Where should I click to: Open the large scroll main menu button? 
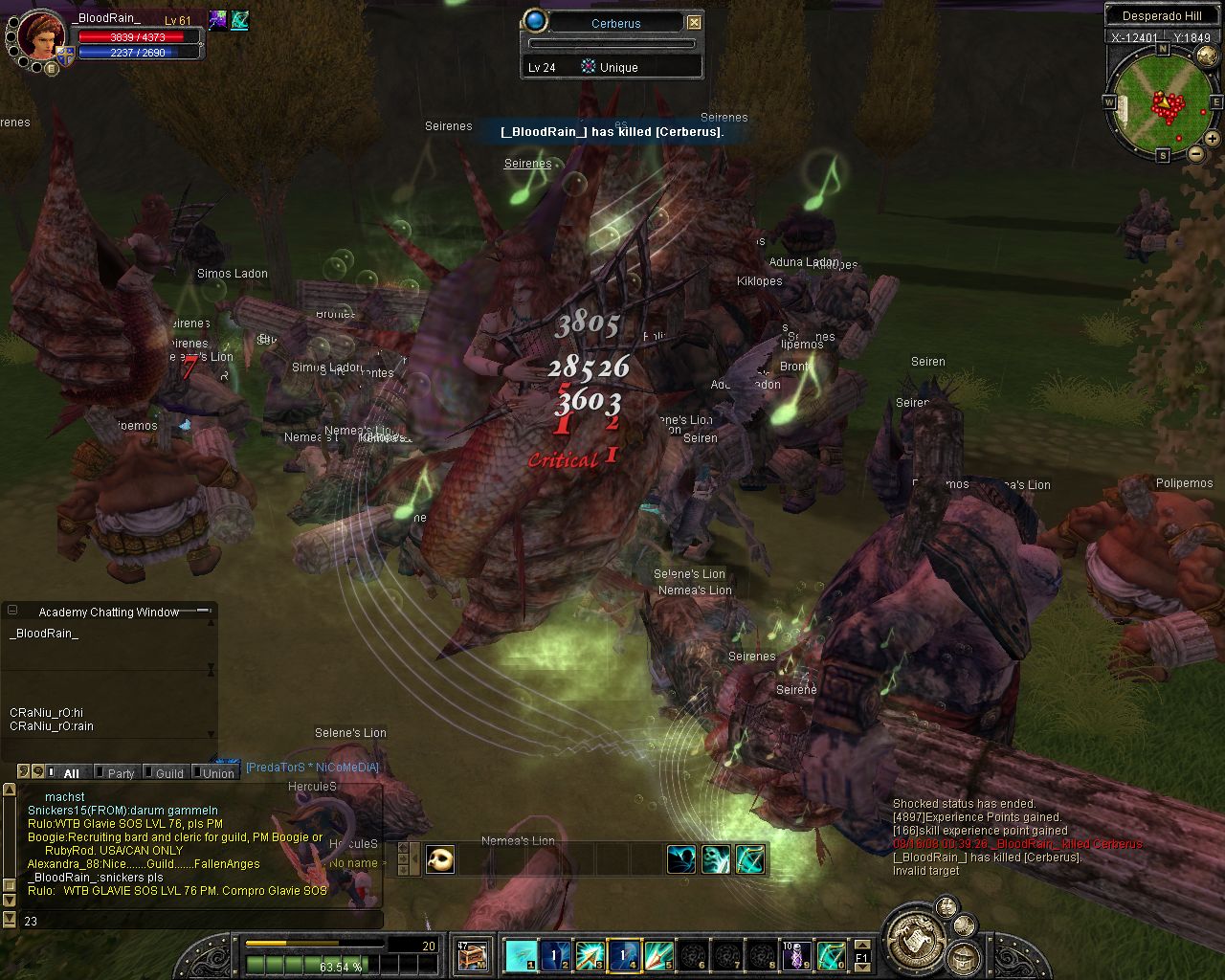click(913, 937)
